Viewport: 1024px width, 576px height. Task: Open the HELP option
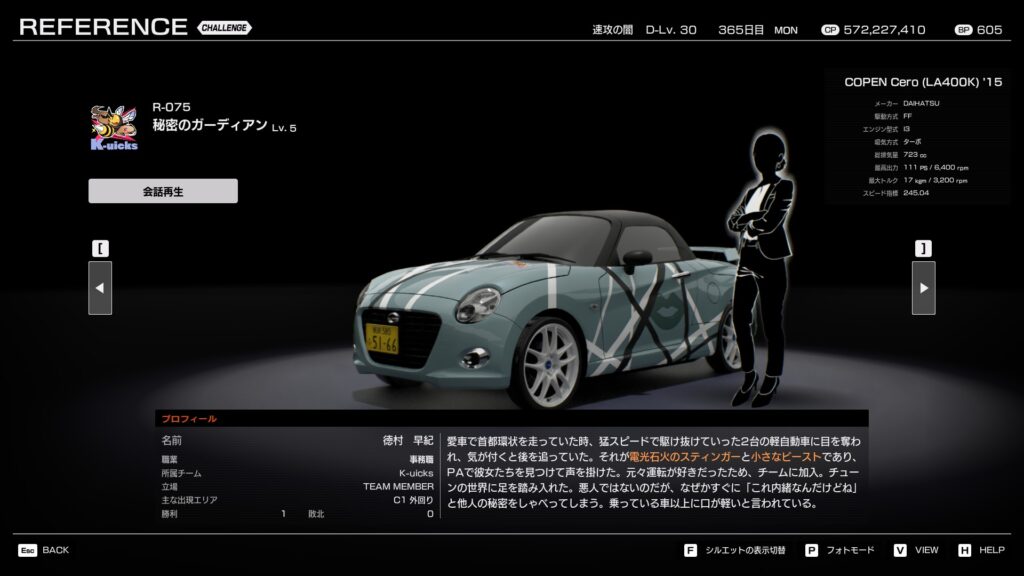click(x=982, y=550)
